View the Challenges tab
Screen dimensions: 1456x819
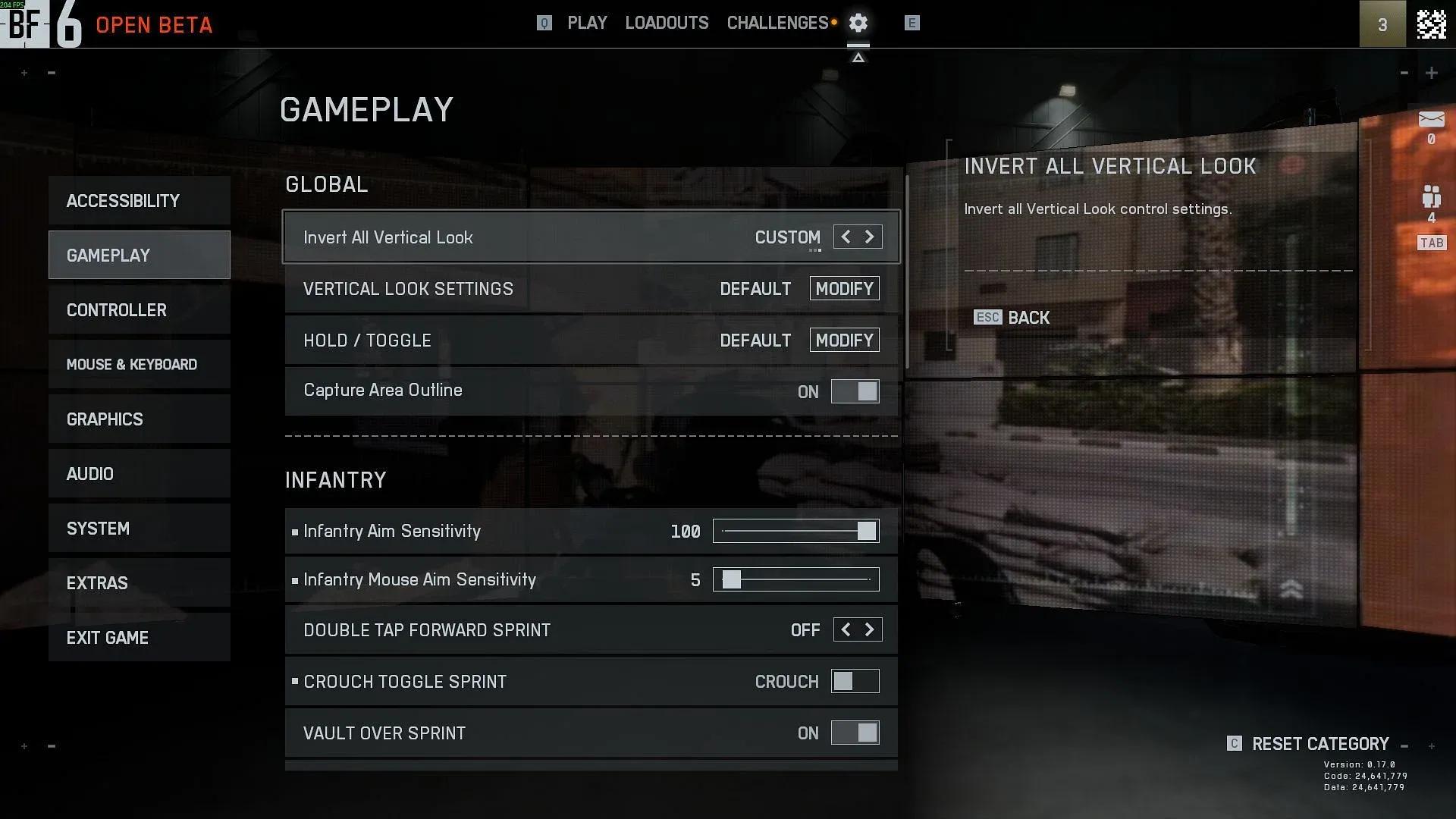tap(777, 24)
